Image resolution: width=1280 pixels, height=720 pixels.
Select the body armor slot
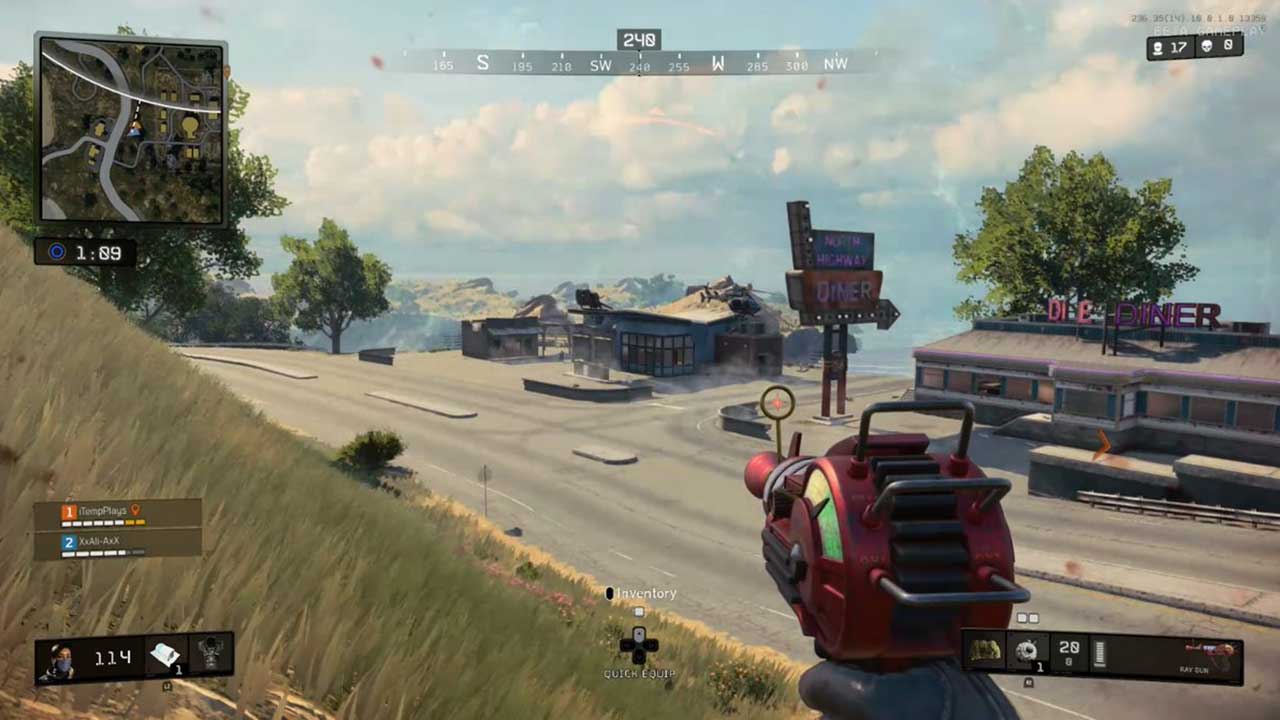coord(211,656)
